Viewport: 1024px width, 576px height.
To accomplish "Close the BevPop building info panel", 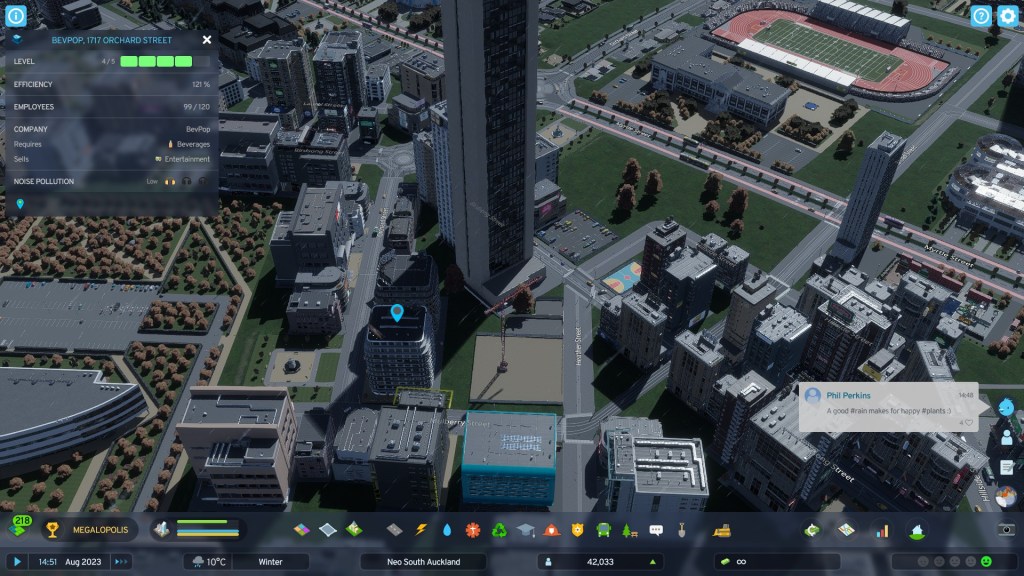I will (207, 40).
